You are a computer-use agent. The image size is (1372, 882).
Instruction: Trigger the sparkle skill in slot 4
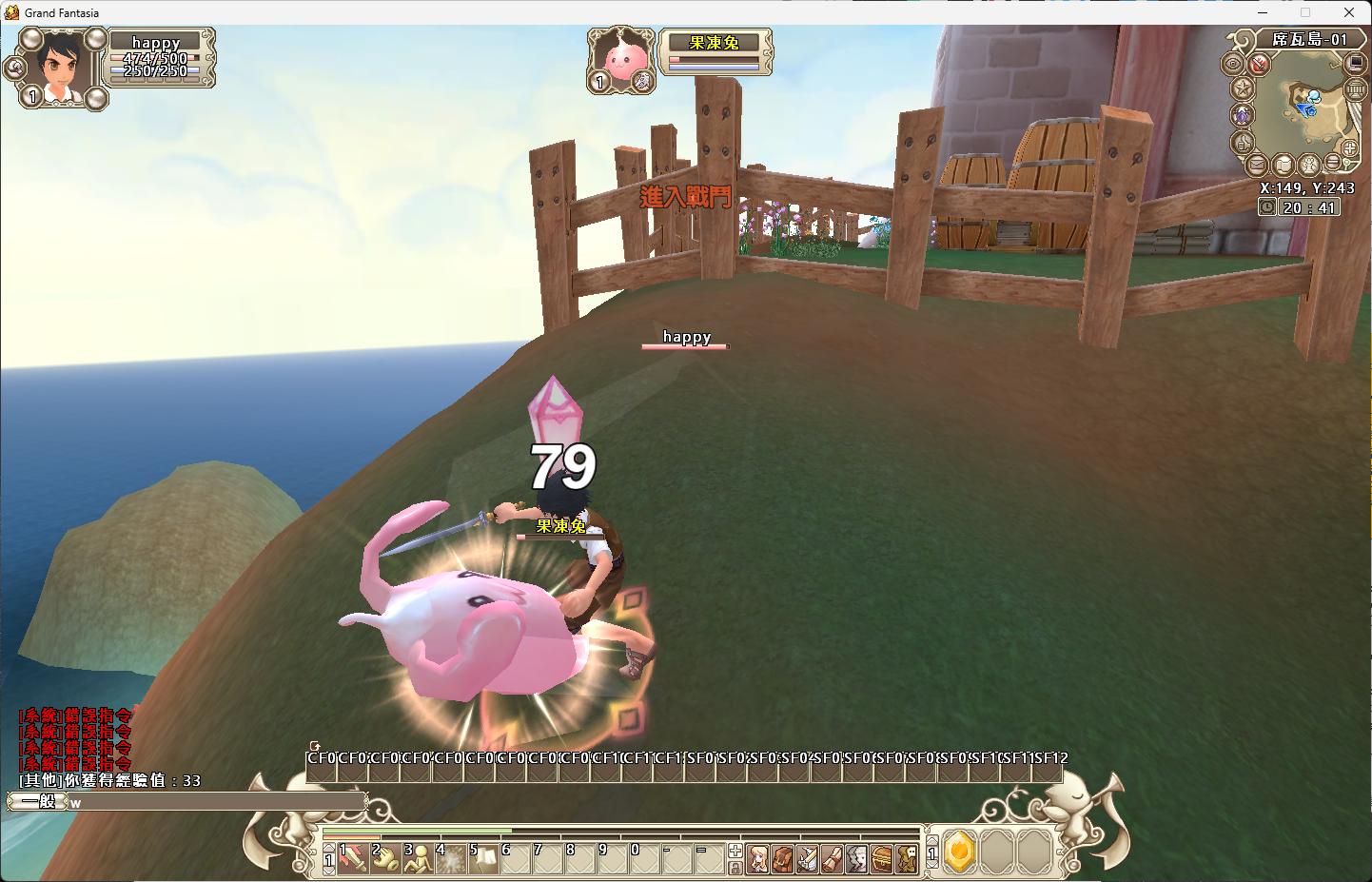[x=449, y=857]
